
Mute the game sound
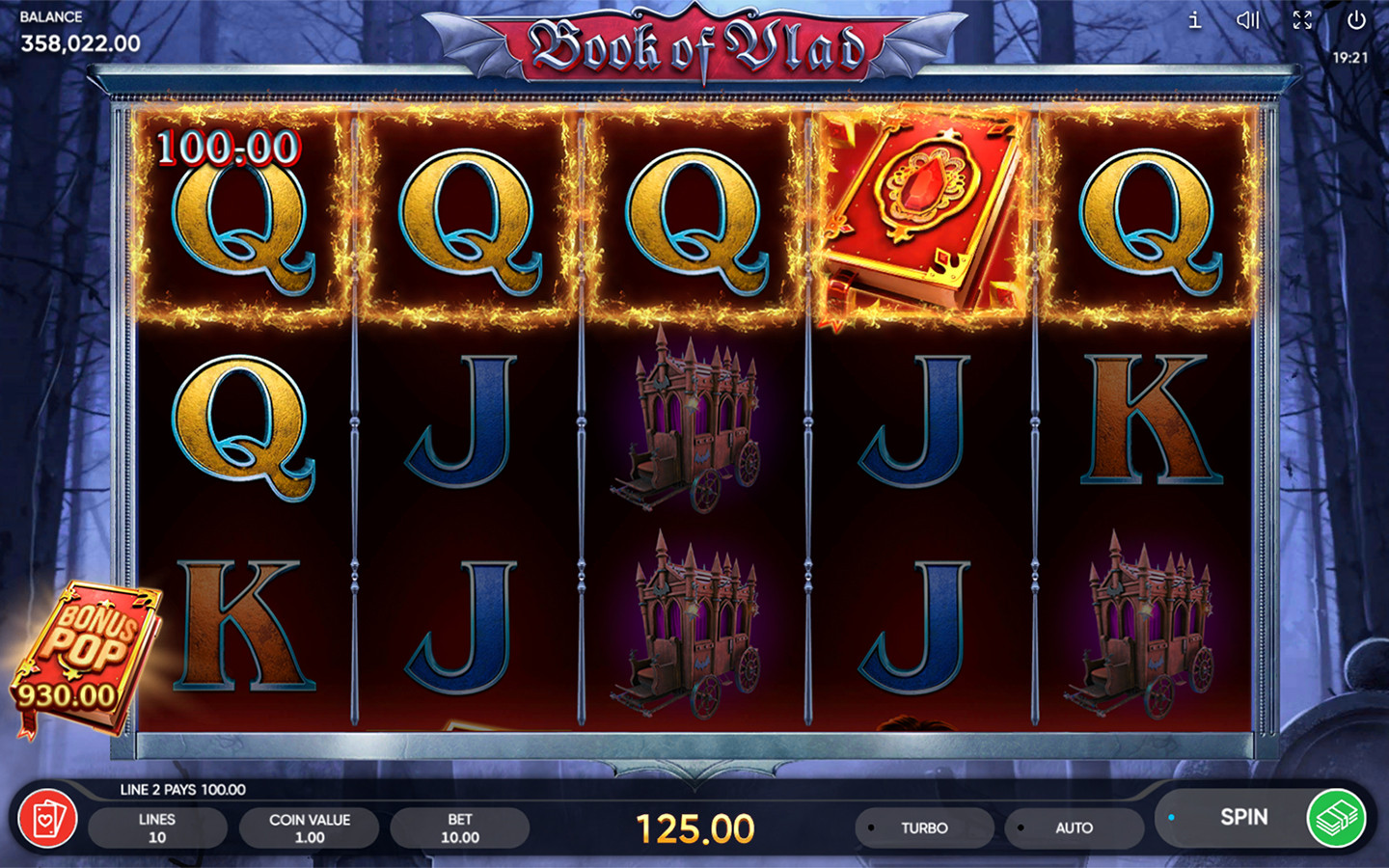click(x=1248, y=20)
